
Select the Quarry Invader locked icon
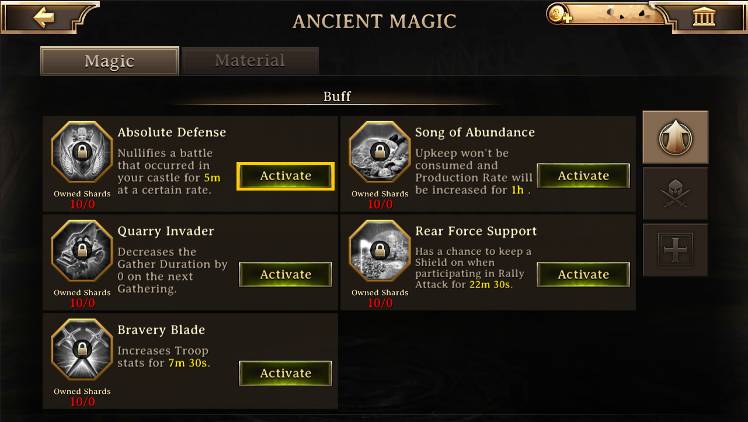pyautogui.click(x=82, y=251)
